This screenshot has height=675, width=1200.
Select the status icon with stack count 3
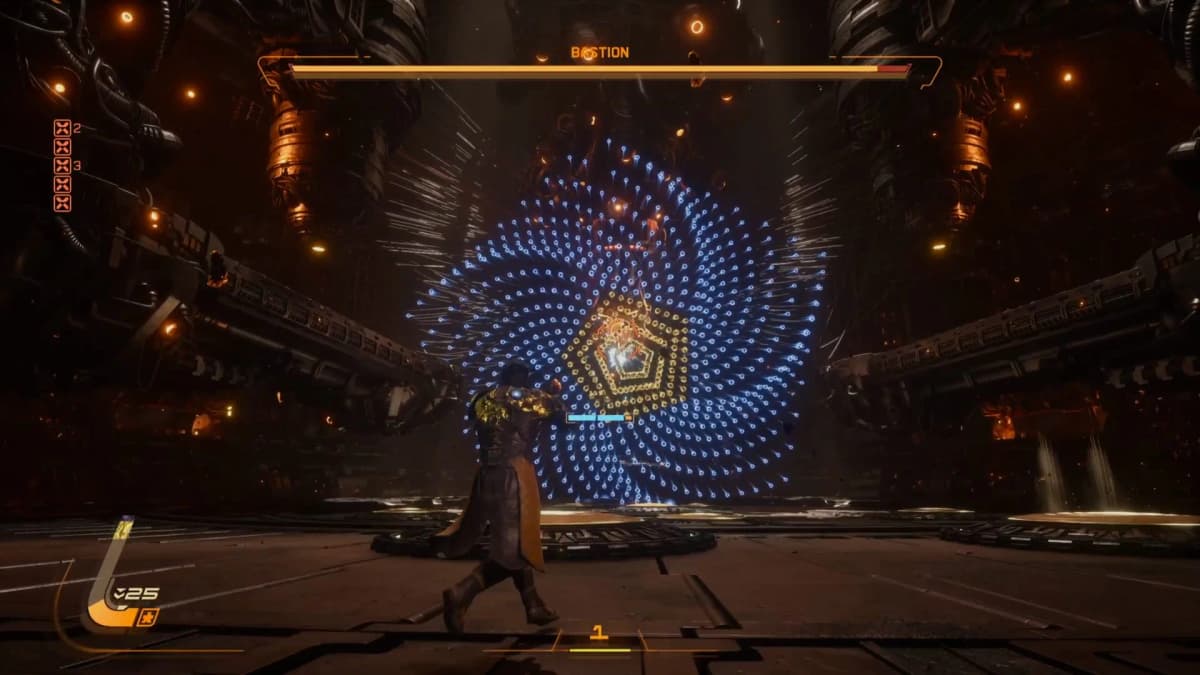point(62,165)
